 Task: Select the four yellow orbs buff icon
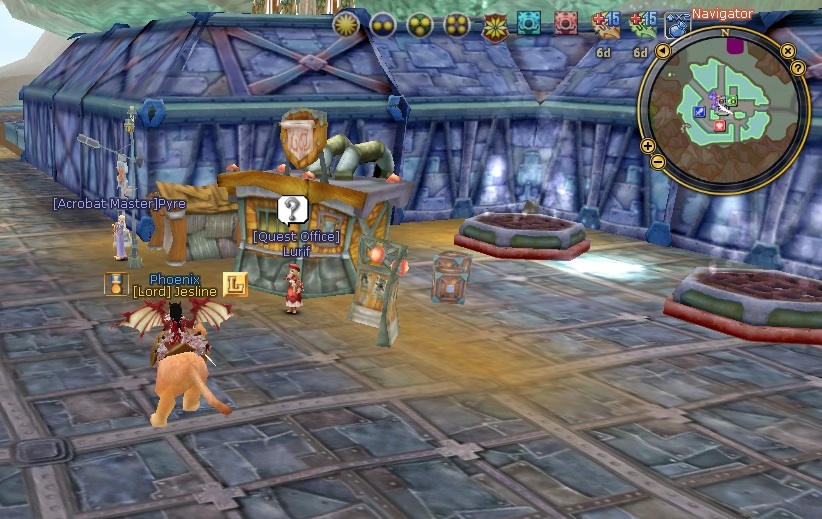pyautogui.click(x=457, y=24)
